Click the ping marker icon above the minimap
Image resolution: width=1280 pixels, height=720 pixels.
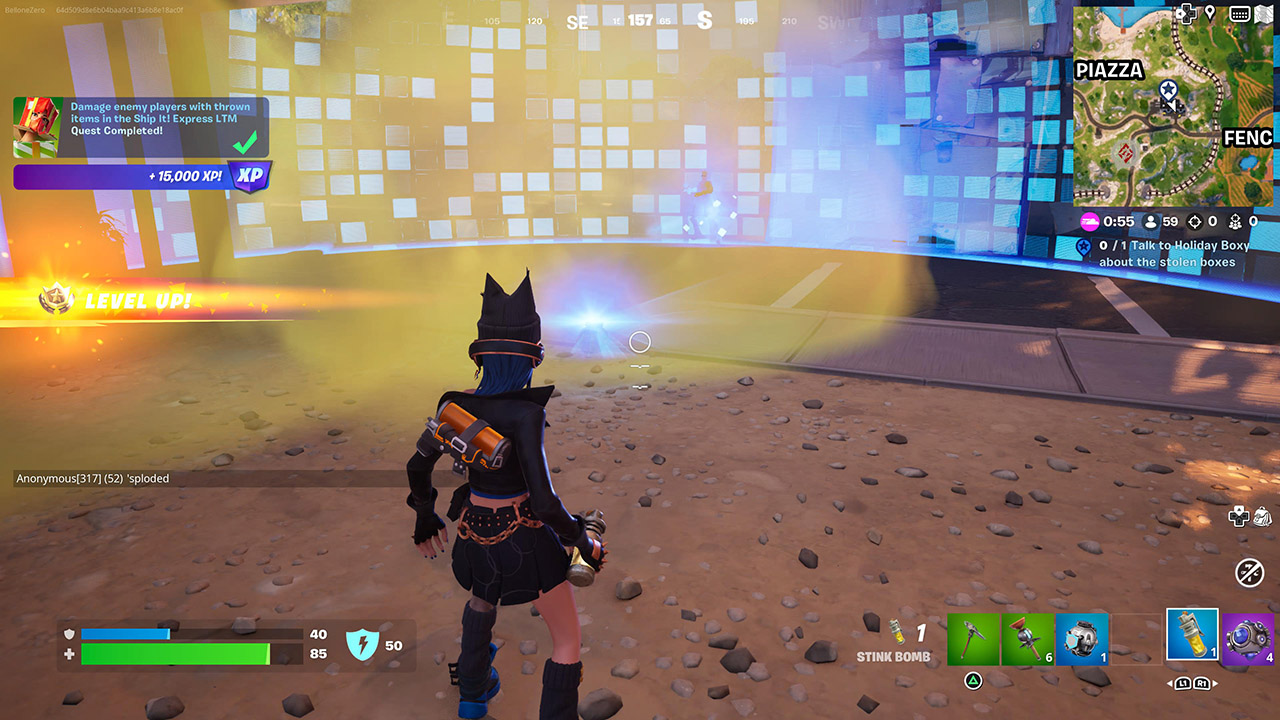pyautogui.click(x=1211, y=12)
